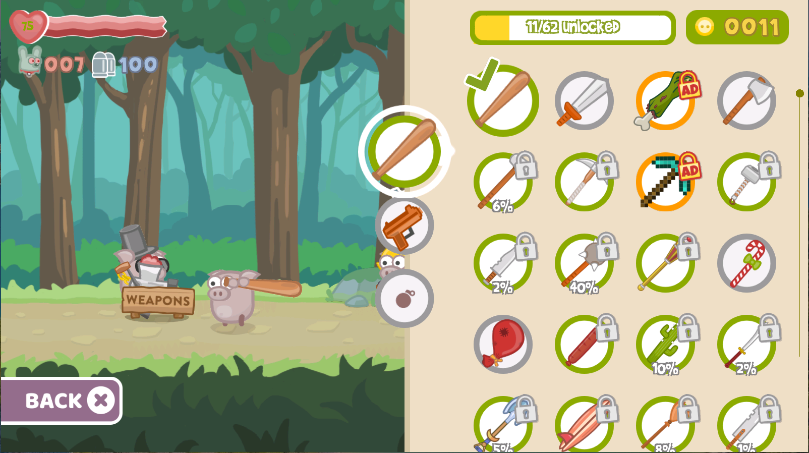Select the axe weapon
The height and width of the screenshot is (453, 809).
click(746, 100)
